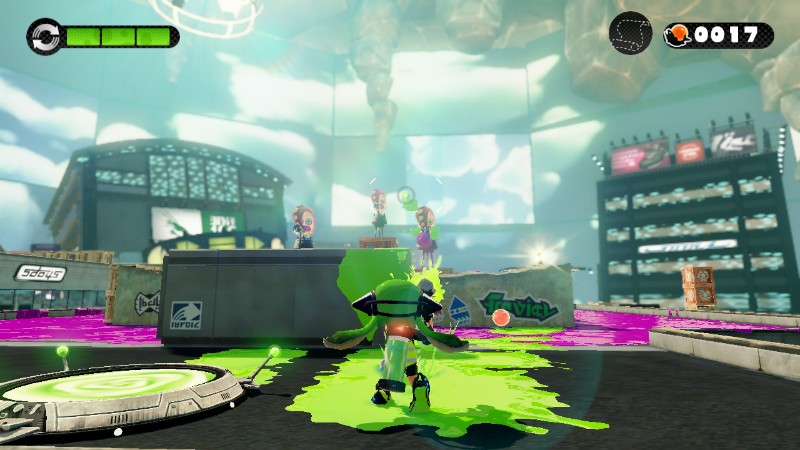Screen dimensions: 800x450
Task: Select the dark round scroll indicator icon
Action: pyautogui.click(x=630, y=34)
